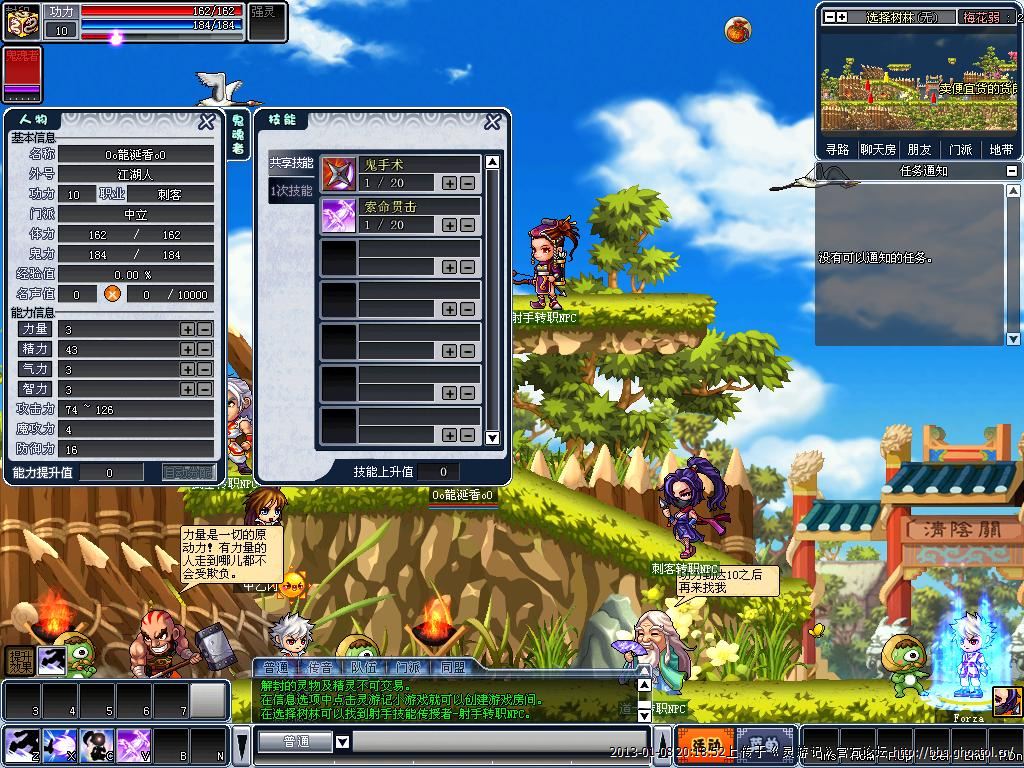Open the 普通 chat channel dropdown
This screenshot has width=1024, height=768.
(342, 742)
